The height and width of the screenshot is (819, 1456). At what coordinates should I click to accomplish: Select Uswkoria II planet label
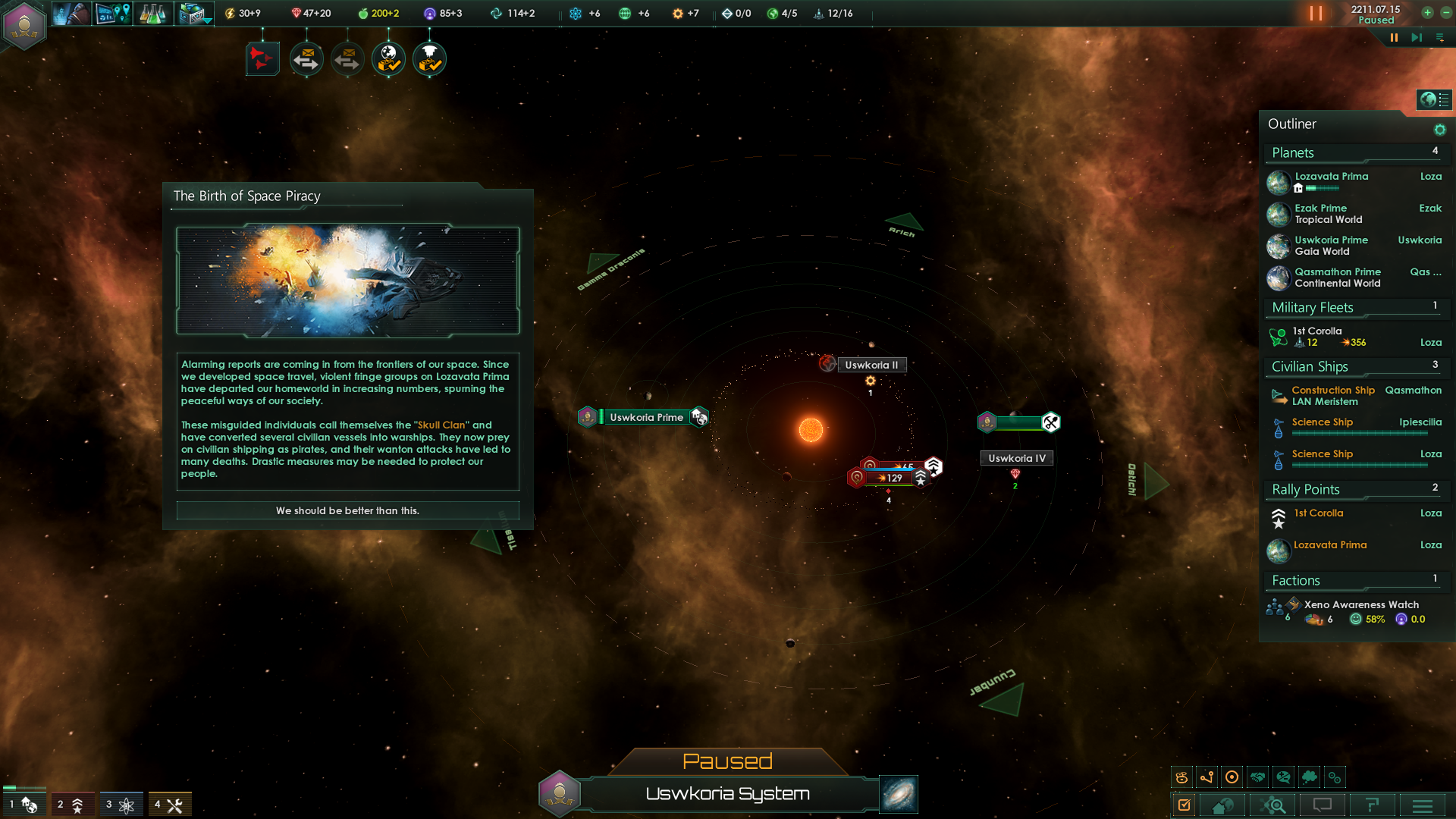[x=871, y=366]
